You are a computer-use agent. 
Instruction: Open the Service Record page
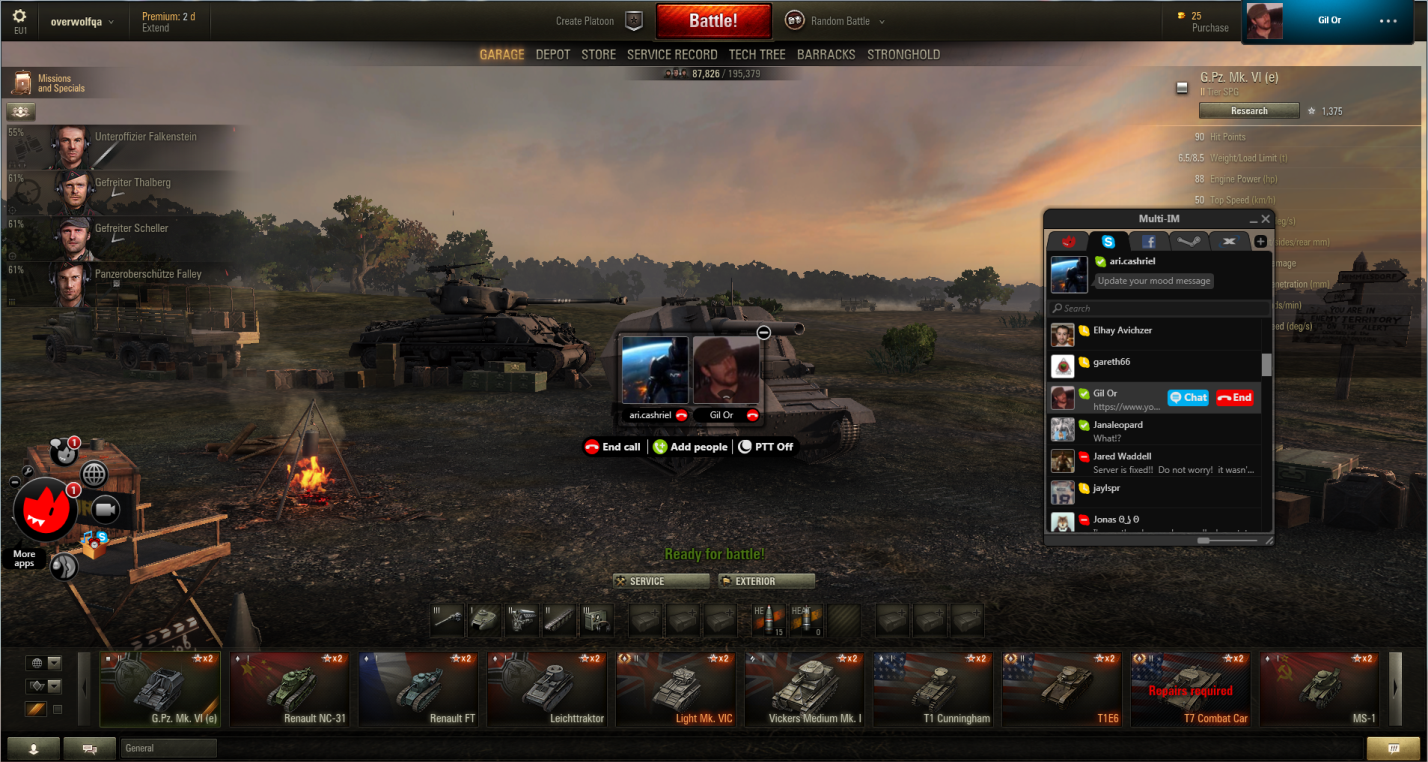pyautogui.click(x=672, y=55)
